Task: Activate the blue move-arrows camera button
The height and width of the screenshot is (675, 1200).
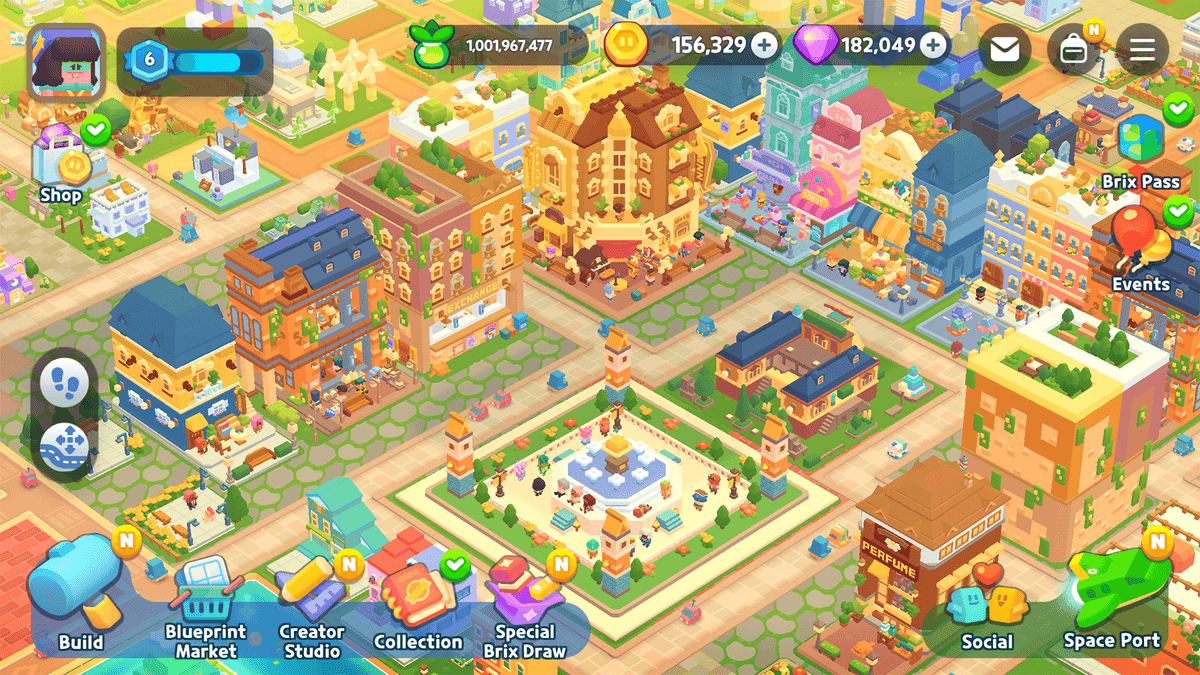Action: click(x=67, y=446)
